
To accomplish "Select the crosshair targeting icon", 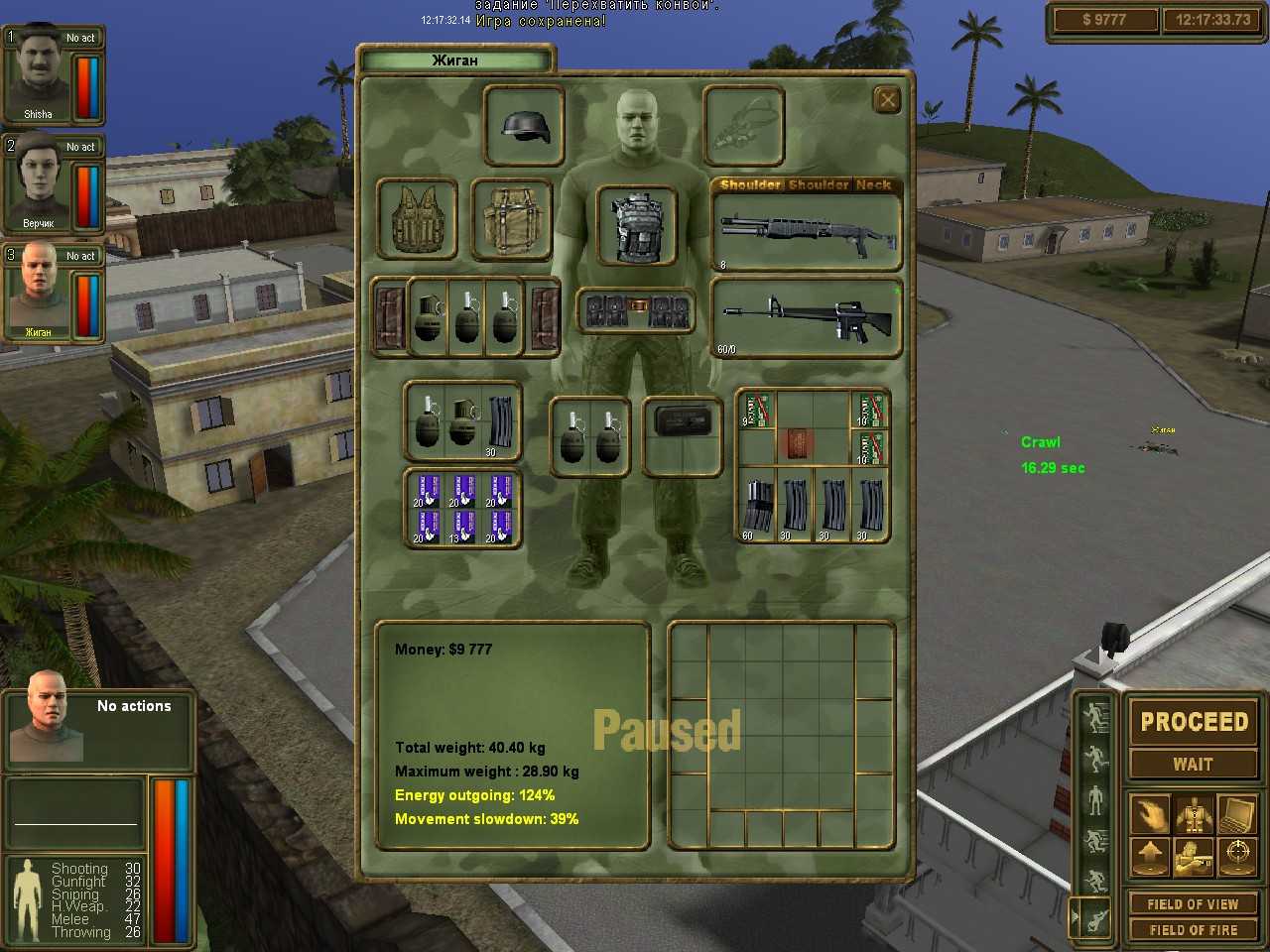I will click(x=1235, y=856).
